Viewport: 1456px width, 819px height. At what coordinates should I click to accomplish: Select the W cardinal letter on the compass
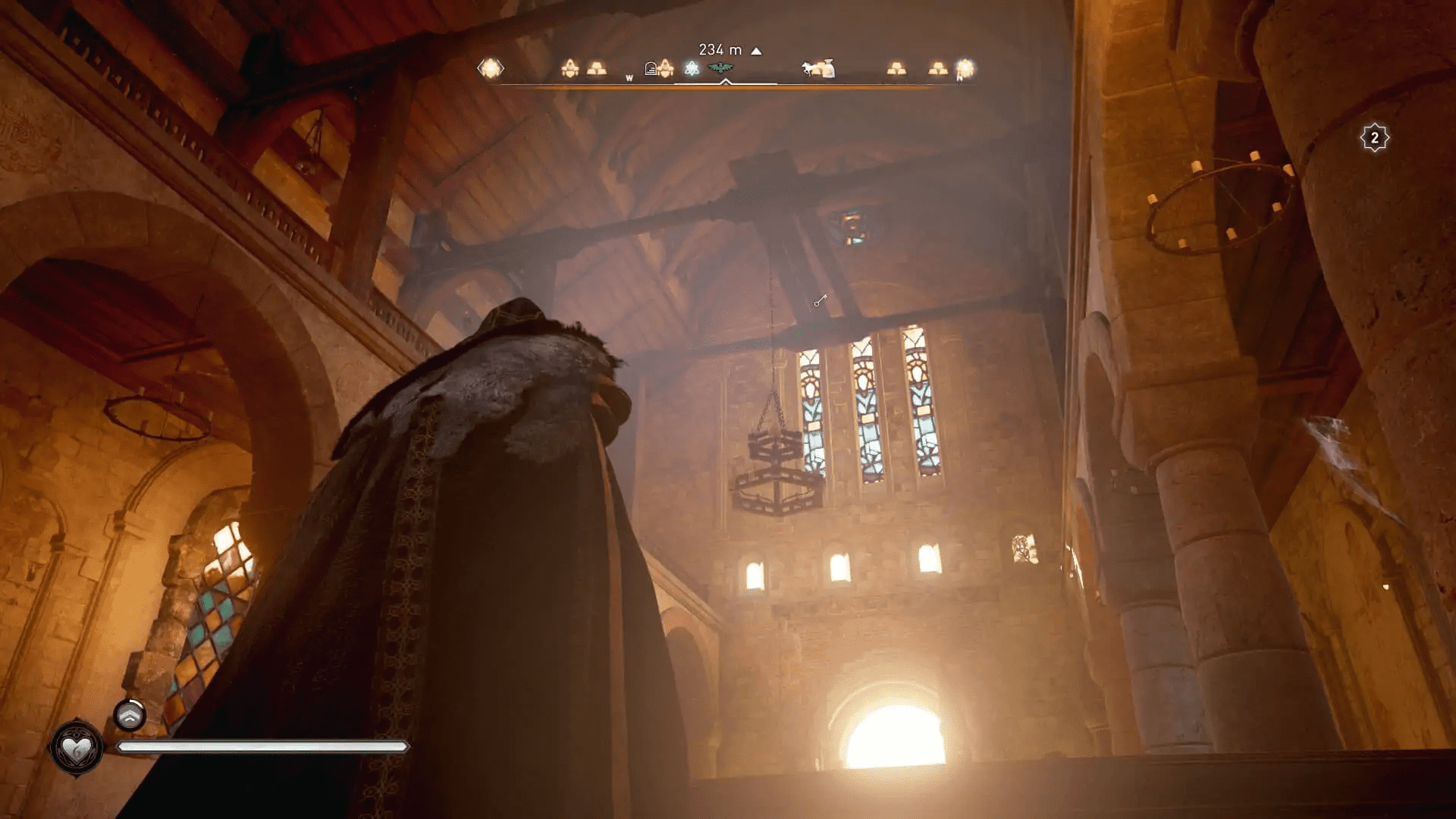coord(629,78)
